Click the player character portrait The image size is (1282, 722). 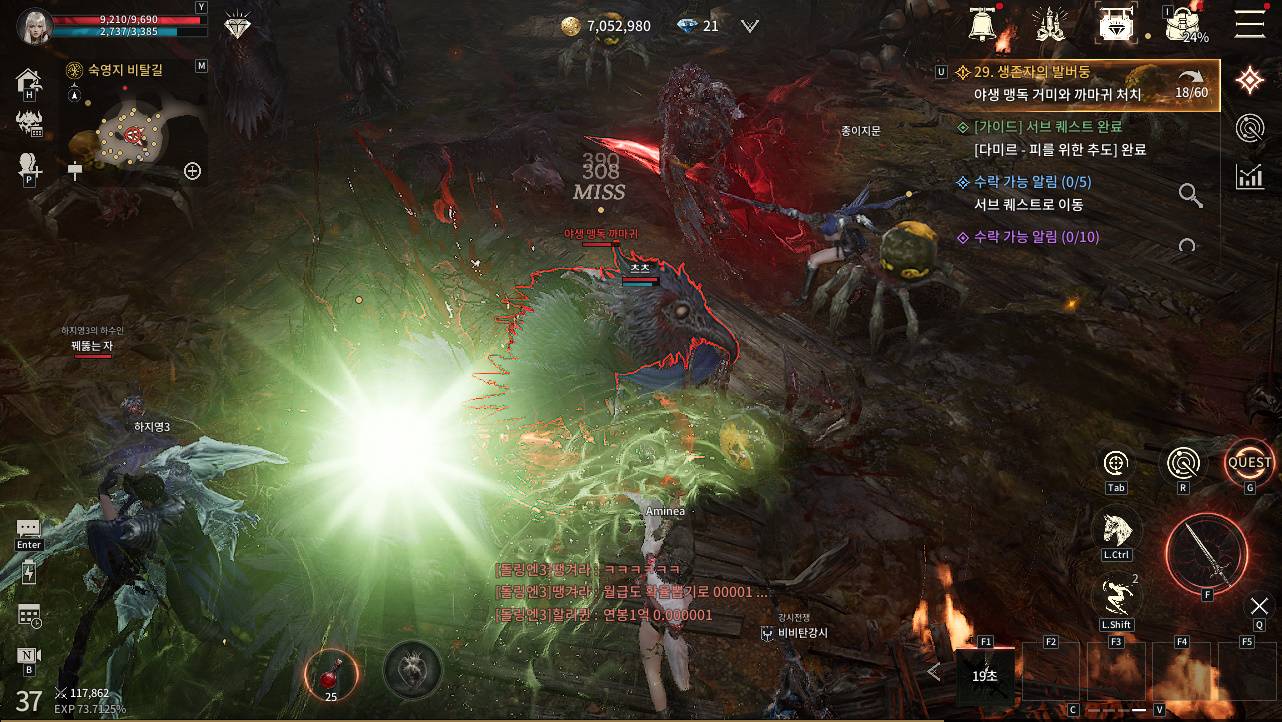click(x=35, y=26)
